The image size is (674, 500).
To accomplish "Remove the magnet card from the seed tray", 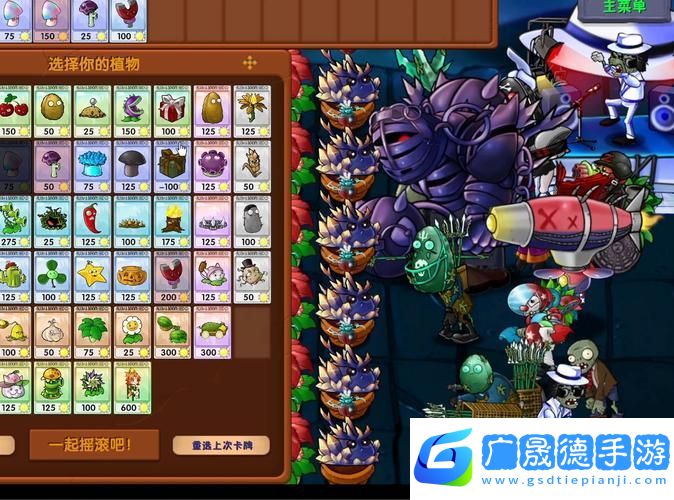I will click(128, 20).
